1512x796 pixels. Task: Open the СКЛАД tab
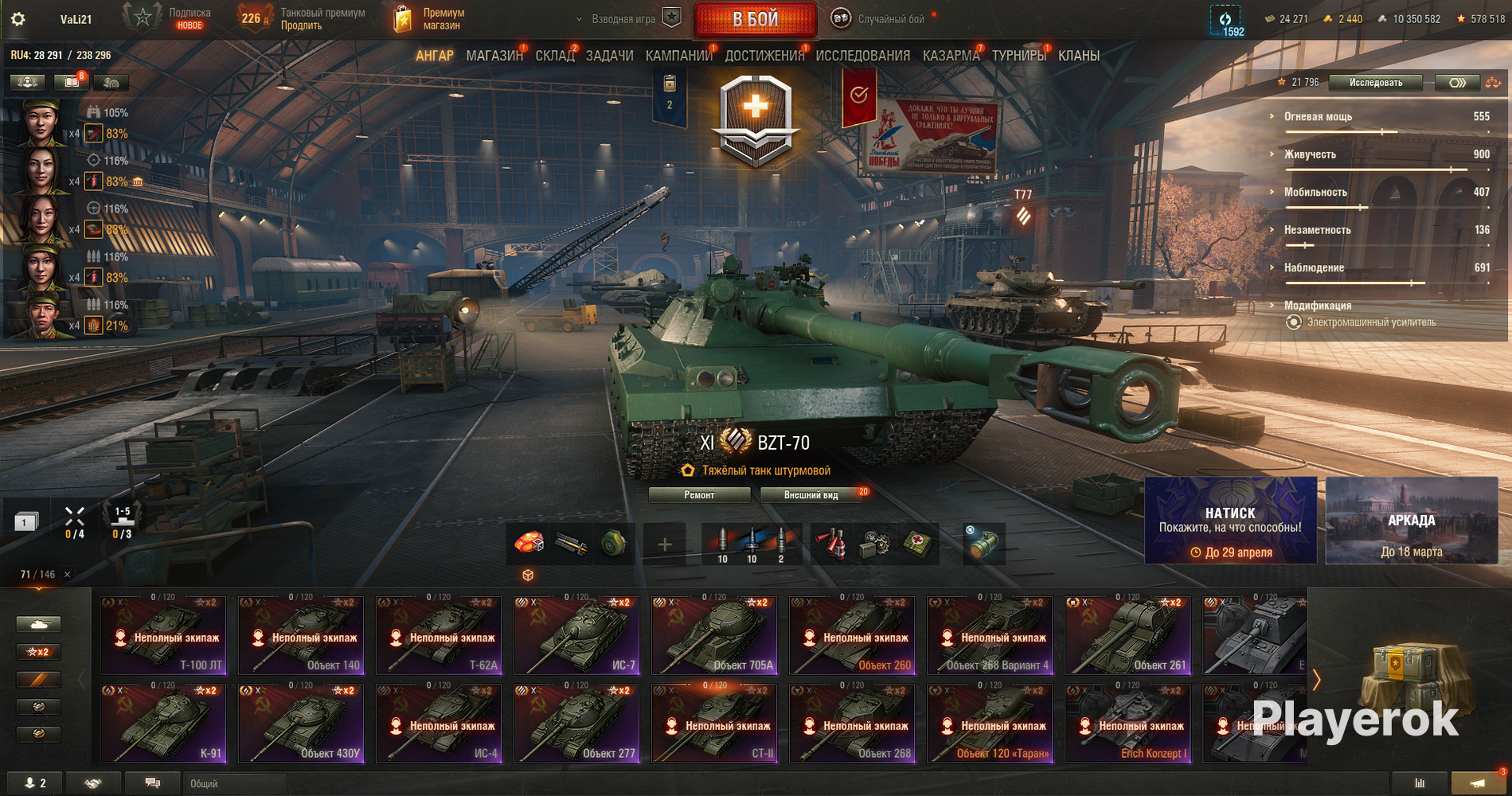tap(554, 56)
